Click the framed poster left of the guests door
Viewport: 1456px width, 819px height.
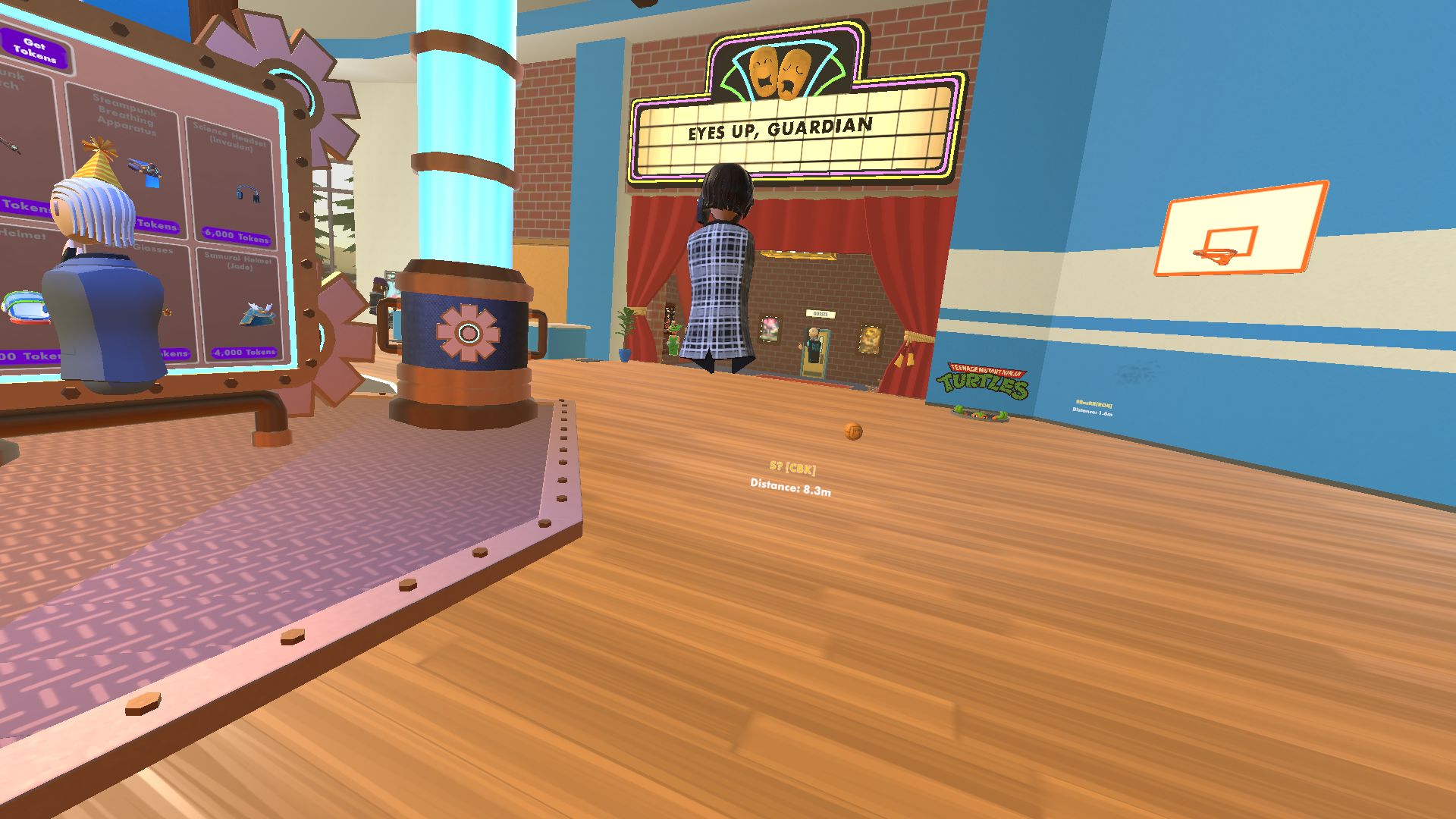[x=770, y=331]
